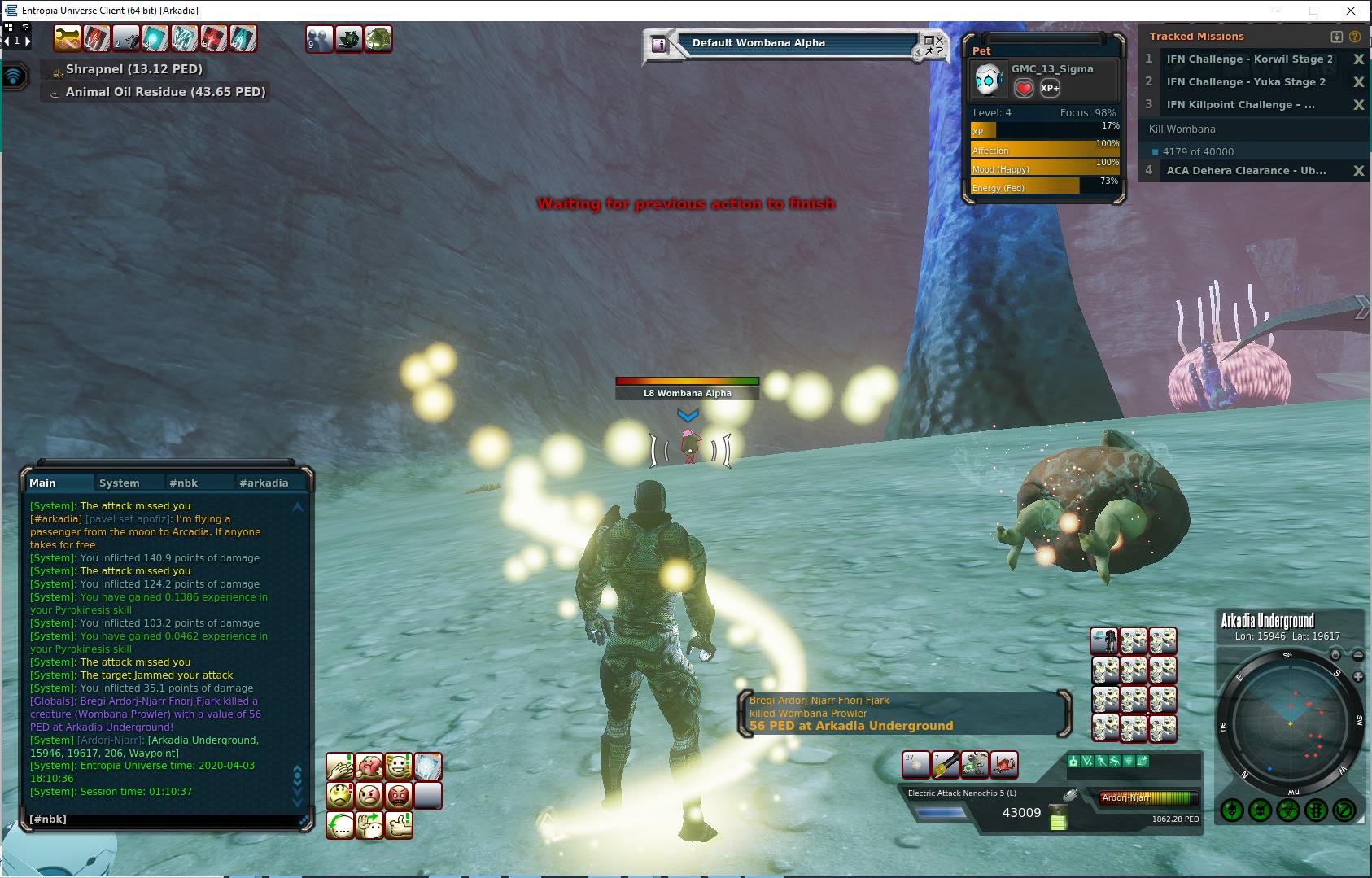
Task: Trigger the thumbs-up emote
Action: [x=399, y=825]
